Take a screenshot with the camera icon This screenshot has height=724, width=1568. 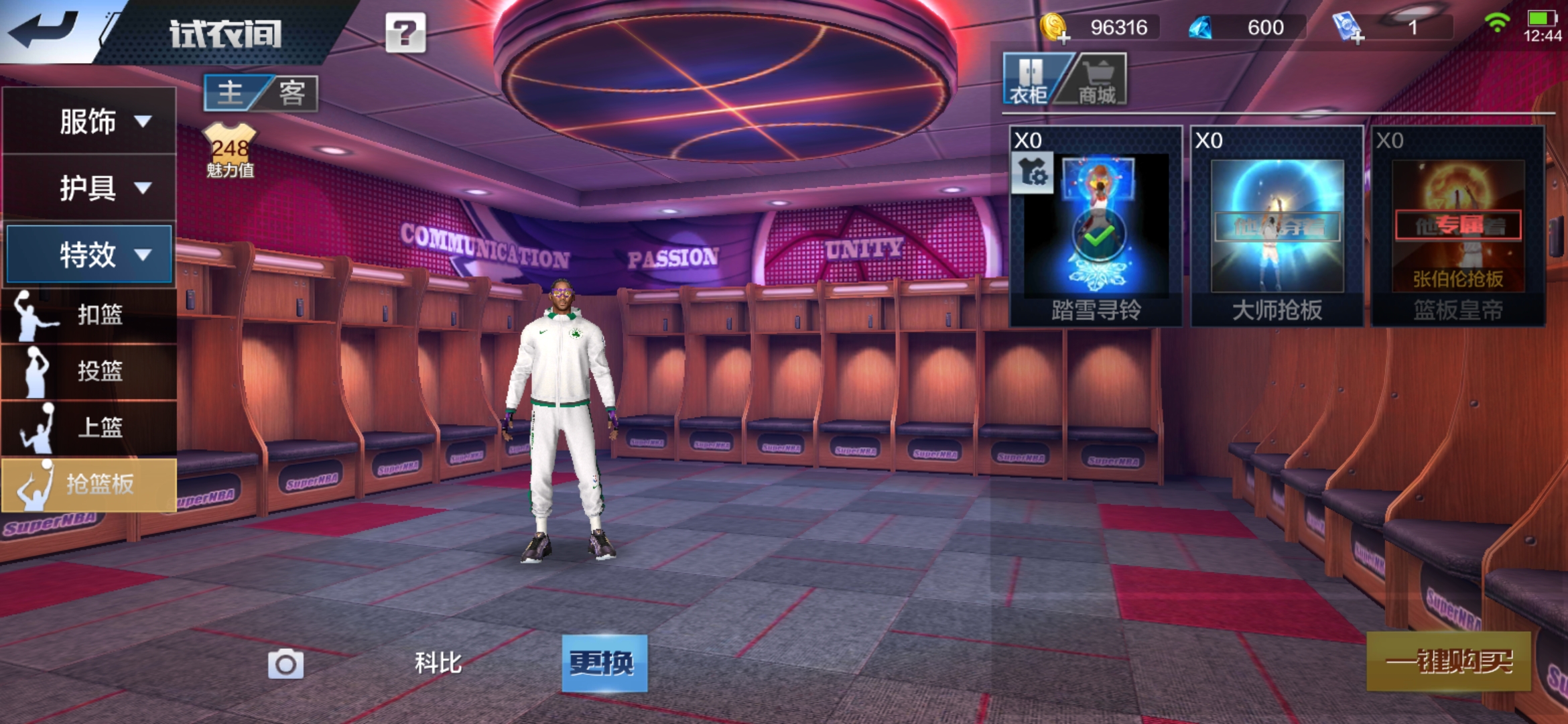pos(285,664)
